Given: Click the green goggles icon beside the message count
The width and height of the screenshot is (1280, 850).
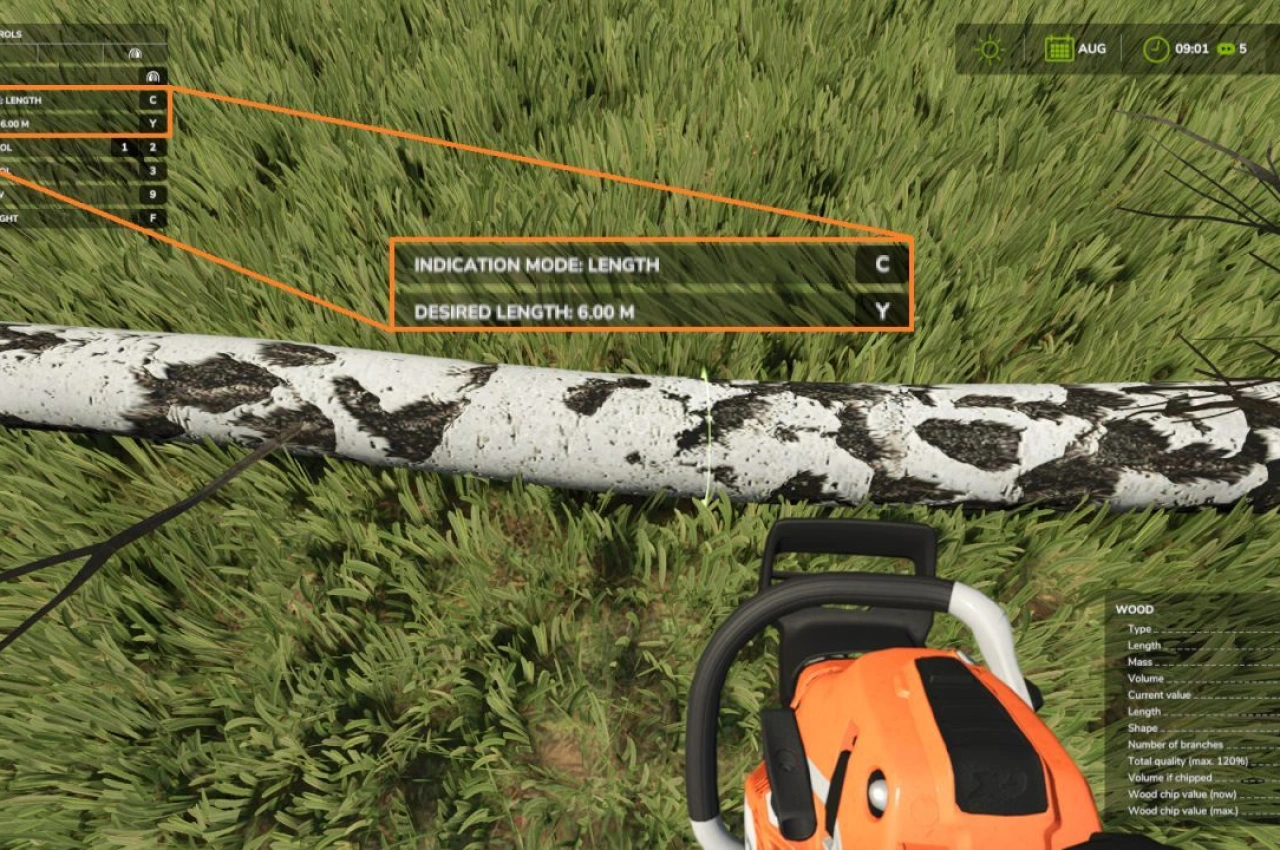Looking at the screenshot, I should point(1227,47).
